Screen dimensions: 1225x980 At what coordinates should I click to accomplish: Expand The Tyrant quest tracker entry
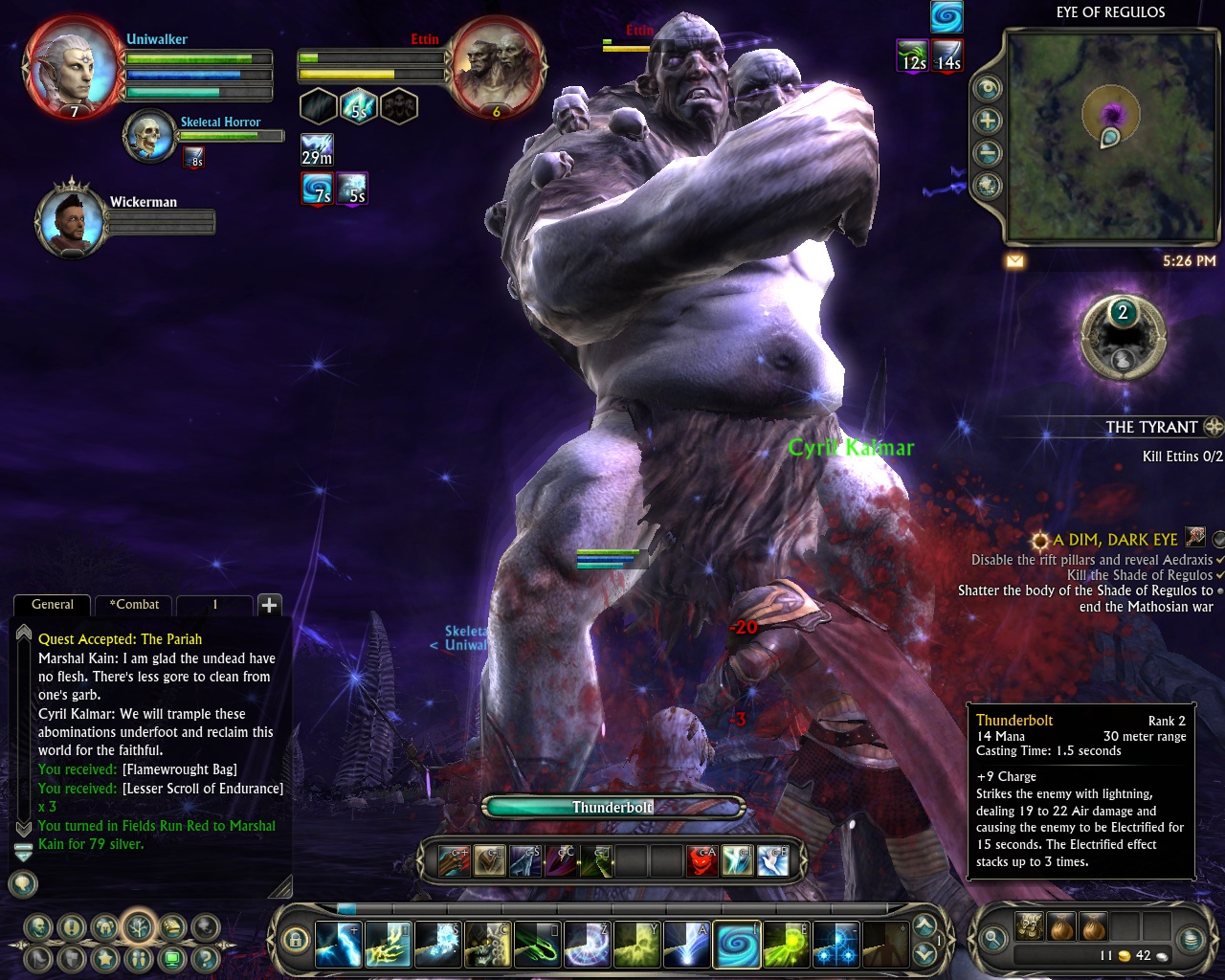pos(1214,427)
